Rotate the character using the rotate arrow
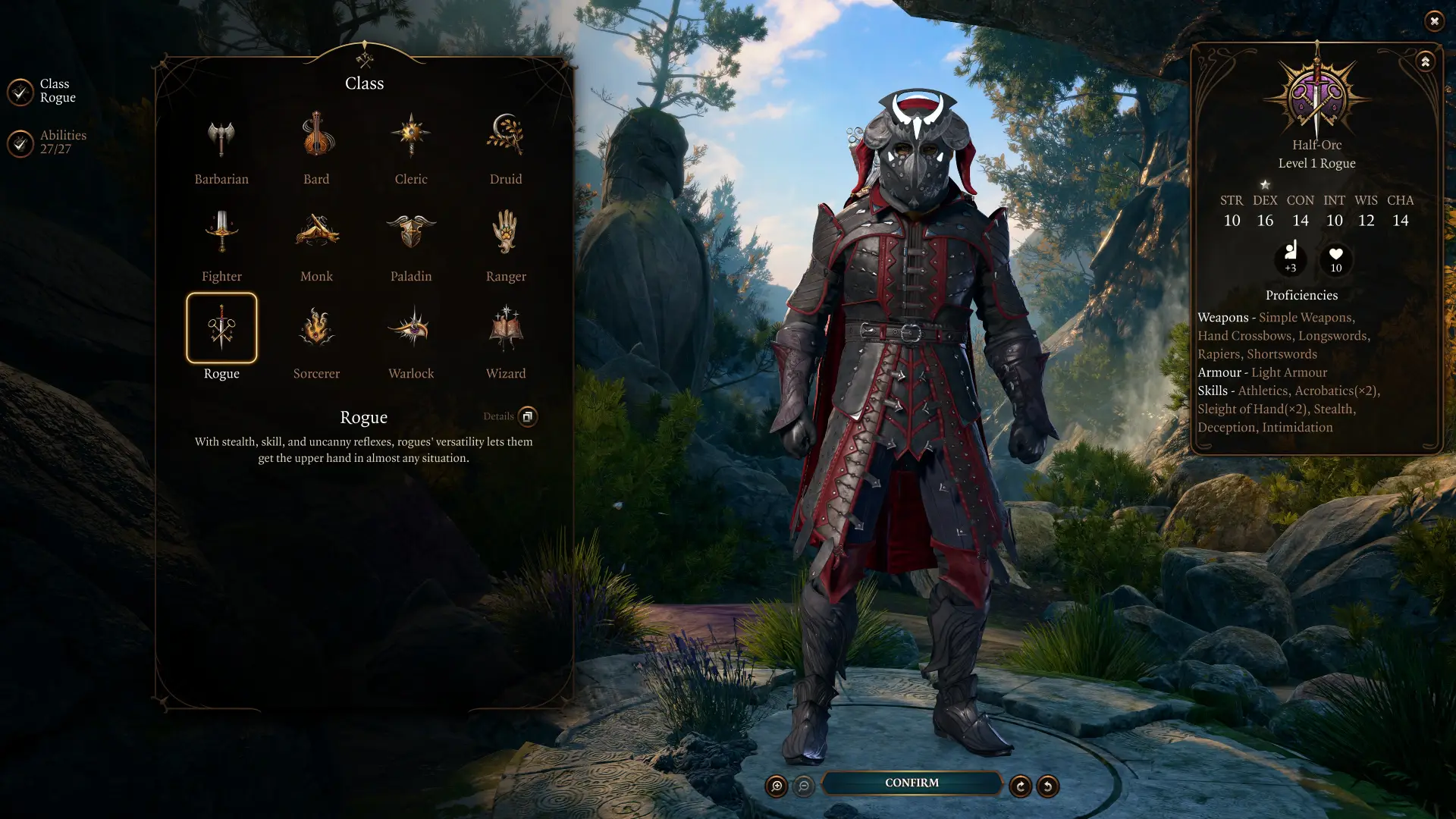 (1020, 786)
